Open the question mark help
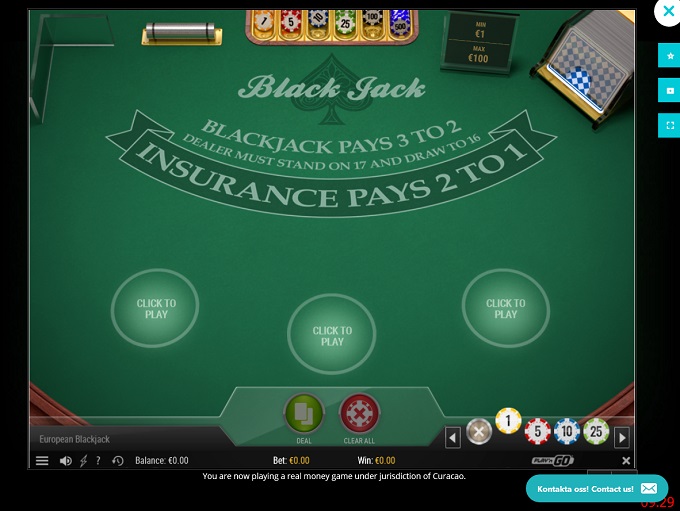680x511 pixels. point(98,461)
